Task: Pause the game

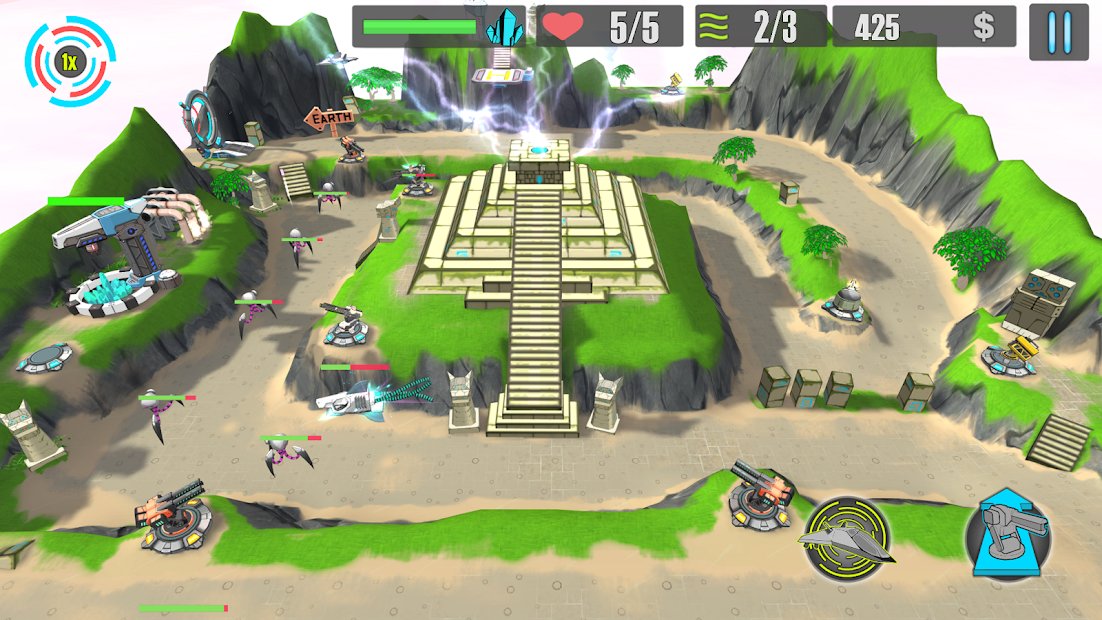Action: coord(1058,31)
